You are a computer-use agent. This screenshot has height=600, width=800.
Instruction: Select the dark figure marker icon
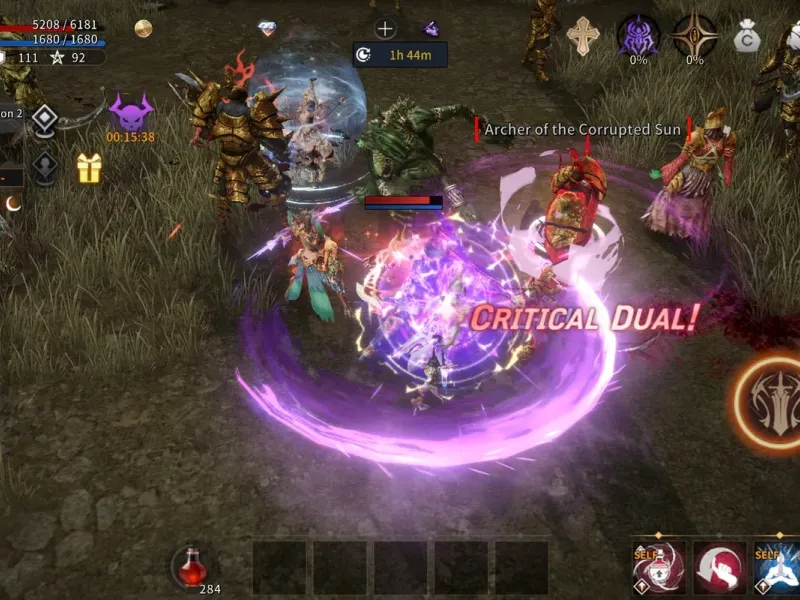point(44,167)
